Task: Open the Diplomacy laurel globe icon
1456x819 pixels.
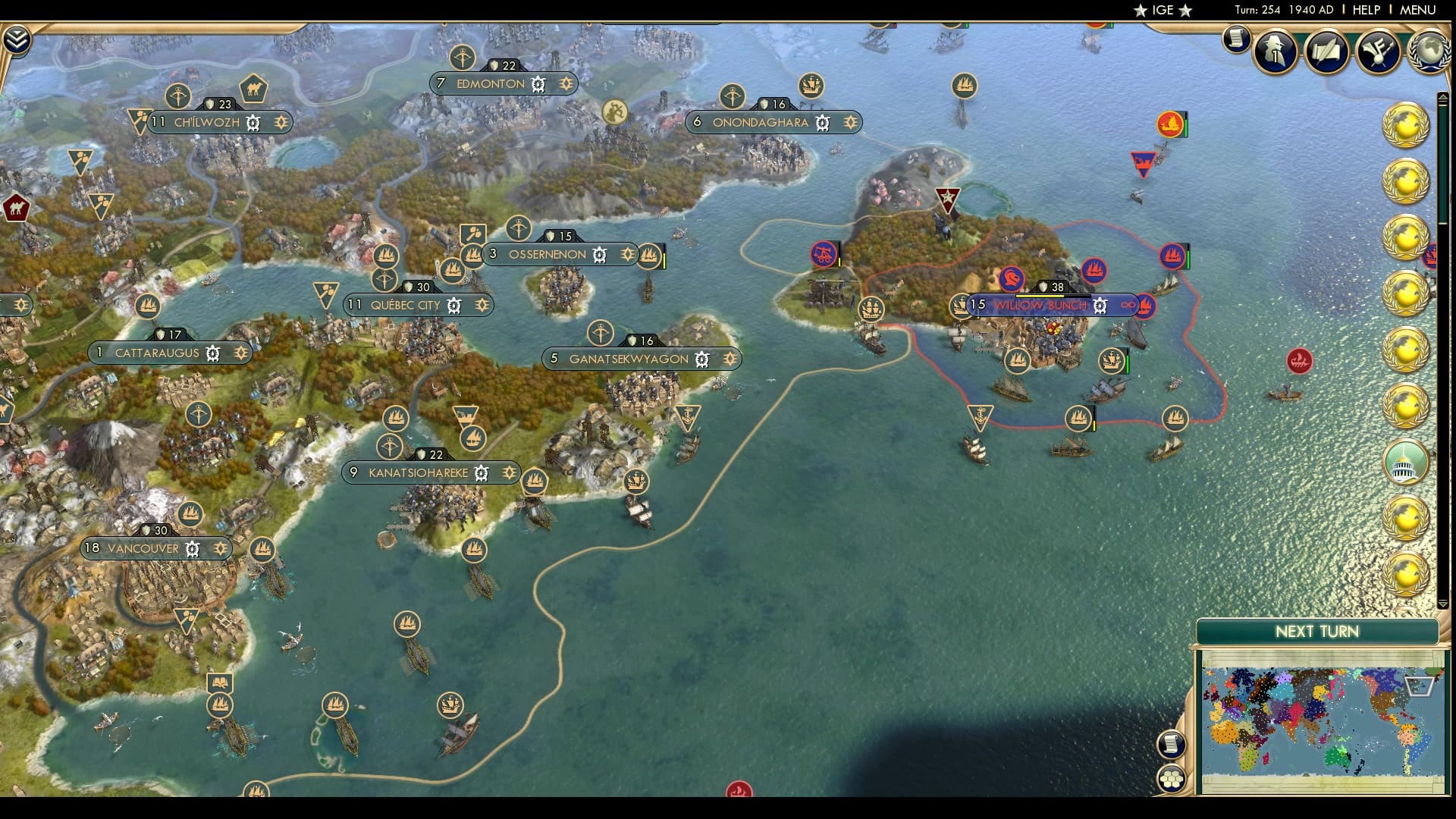Action: click(x=1429, y=52)
